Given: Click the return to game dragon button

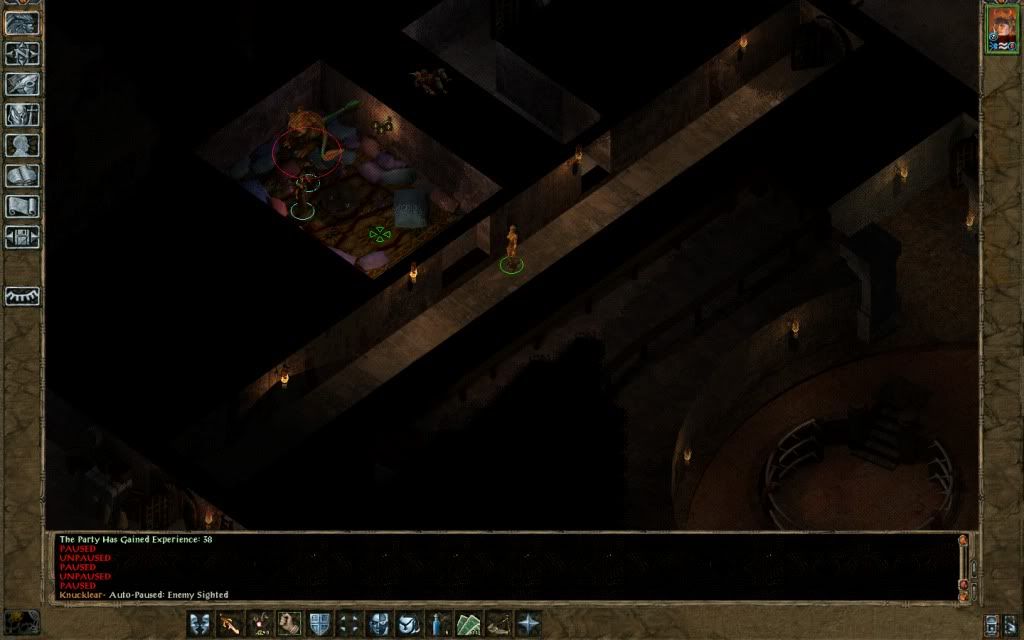Looking at the screenshot, I should (22, 22).
